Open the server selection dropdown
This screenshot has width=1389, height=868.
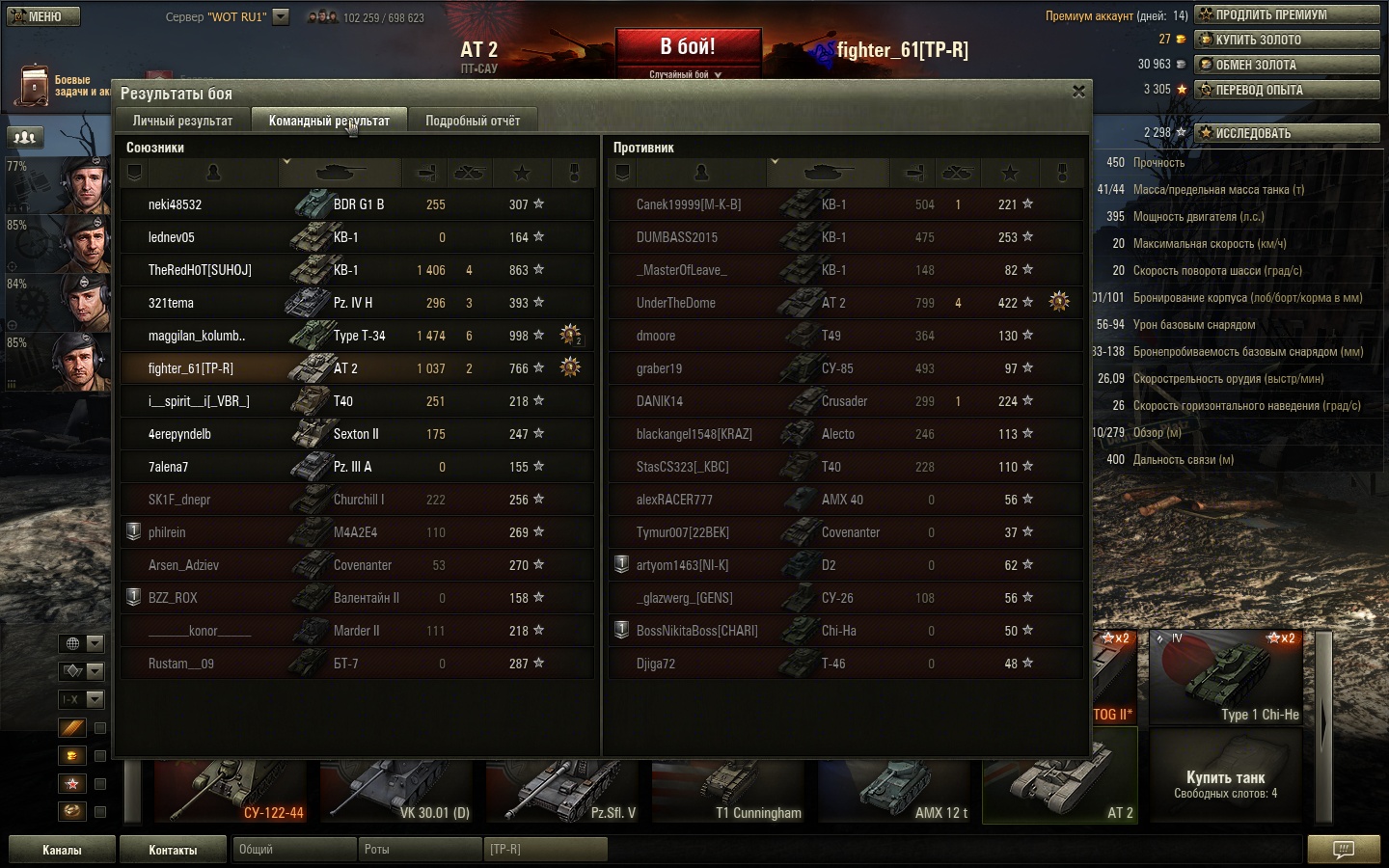(x=281, y=16)
